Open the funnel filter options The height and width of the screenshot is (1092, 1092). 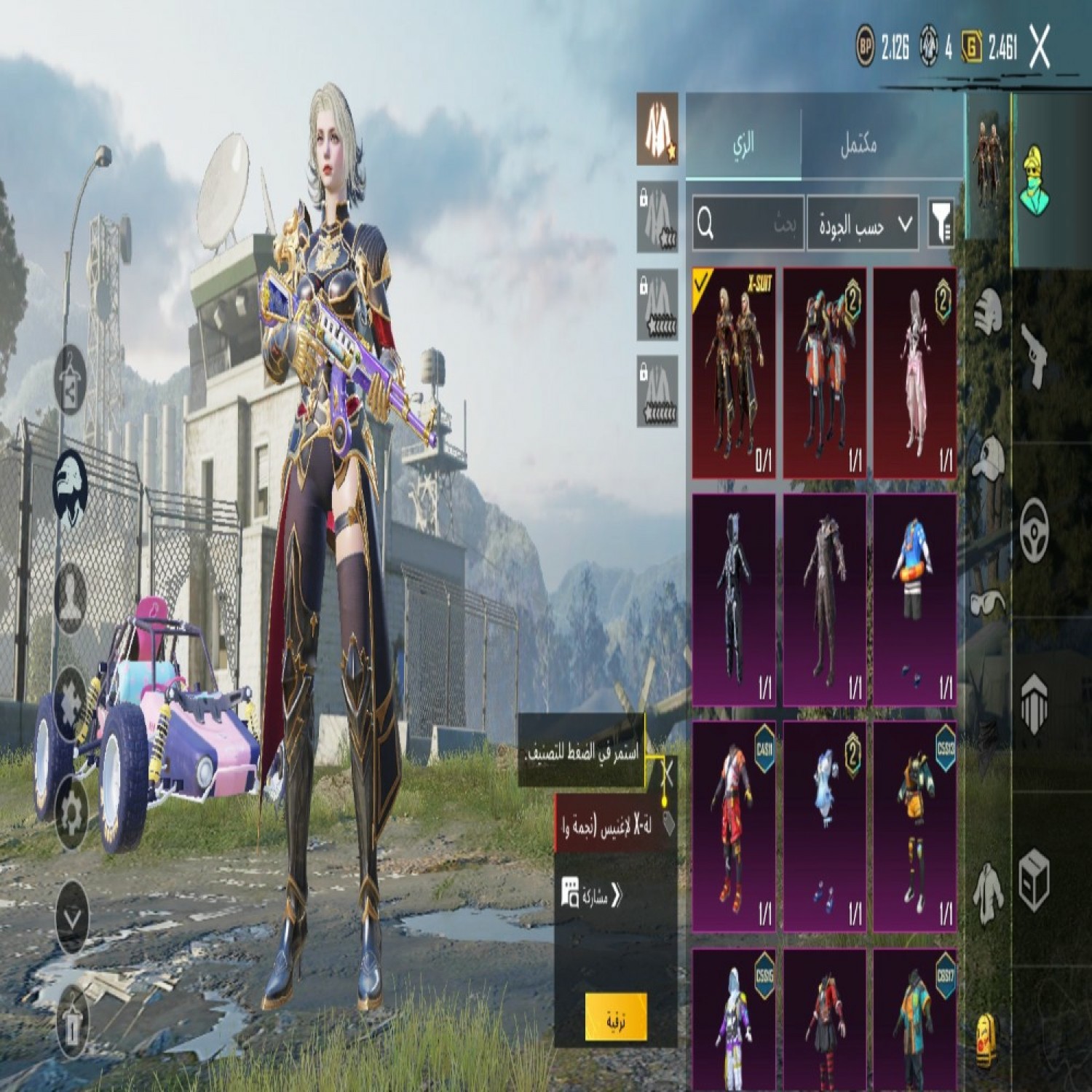941,224
